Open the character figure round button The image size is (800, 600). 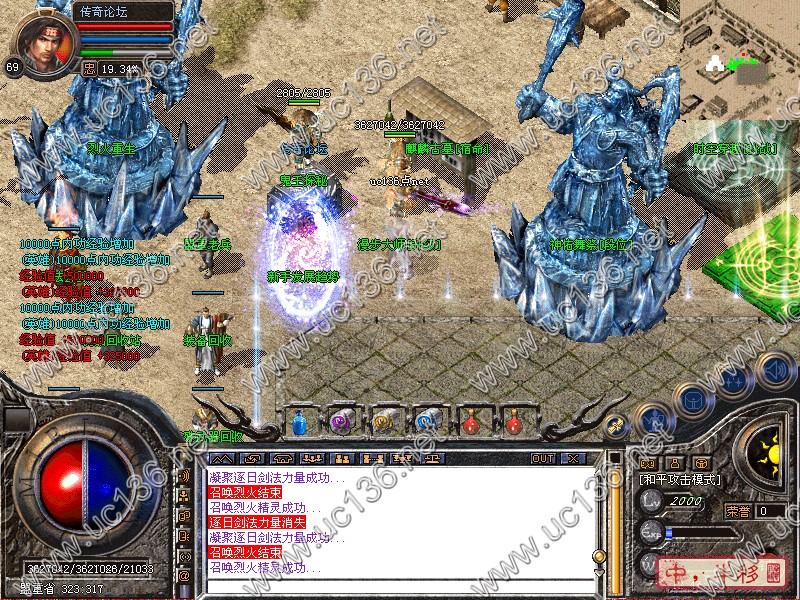click(653, 418)
